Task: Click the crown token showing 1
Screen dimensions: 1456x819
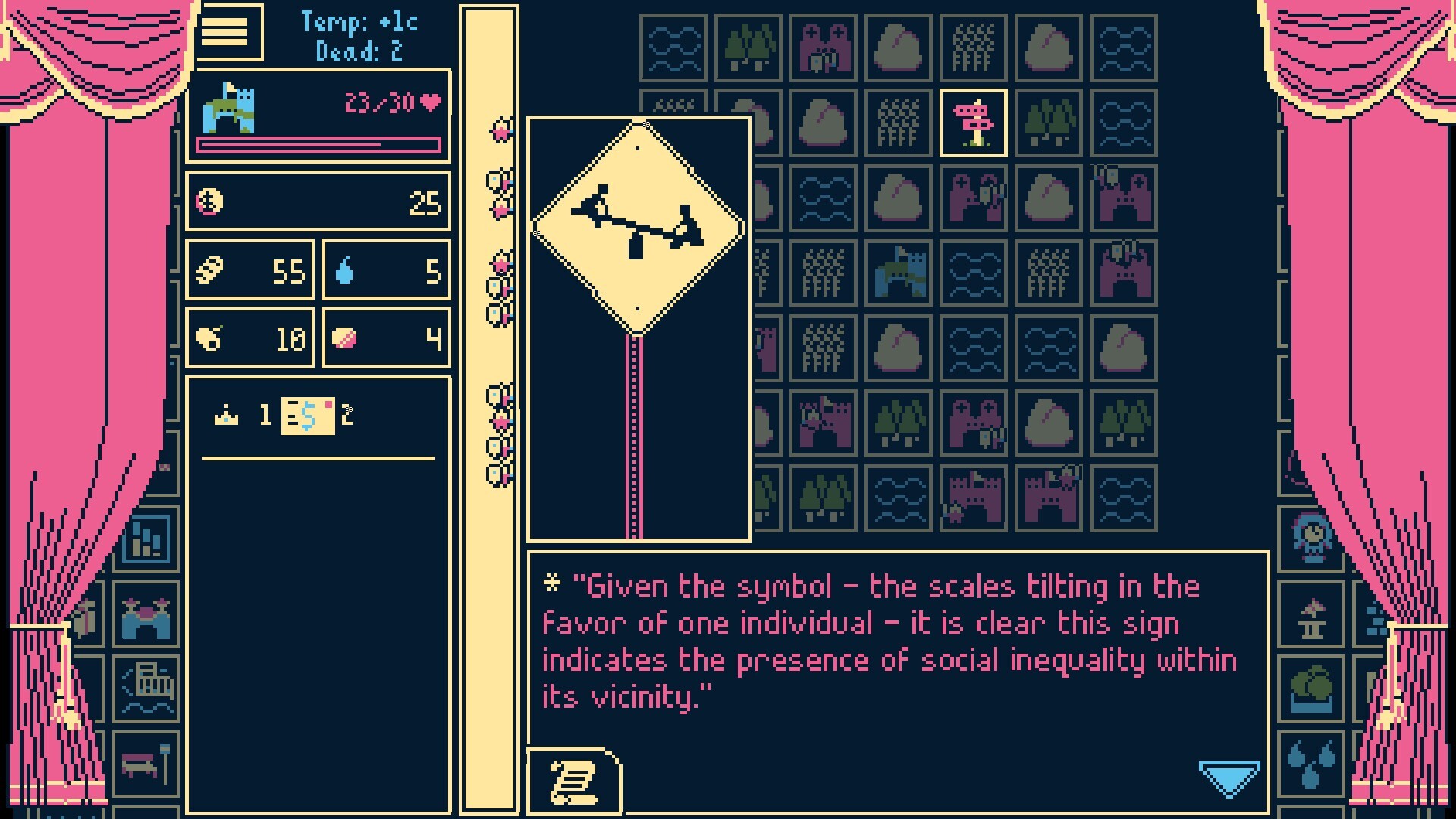Action: (x=227, y=415)
